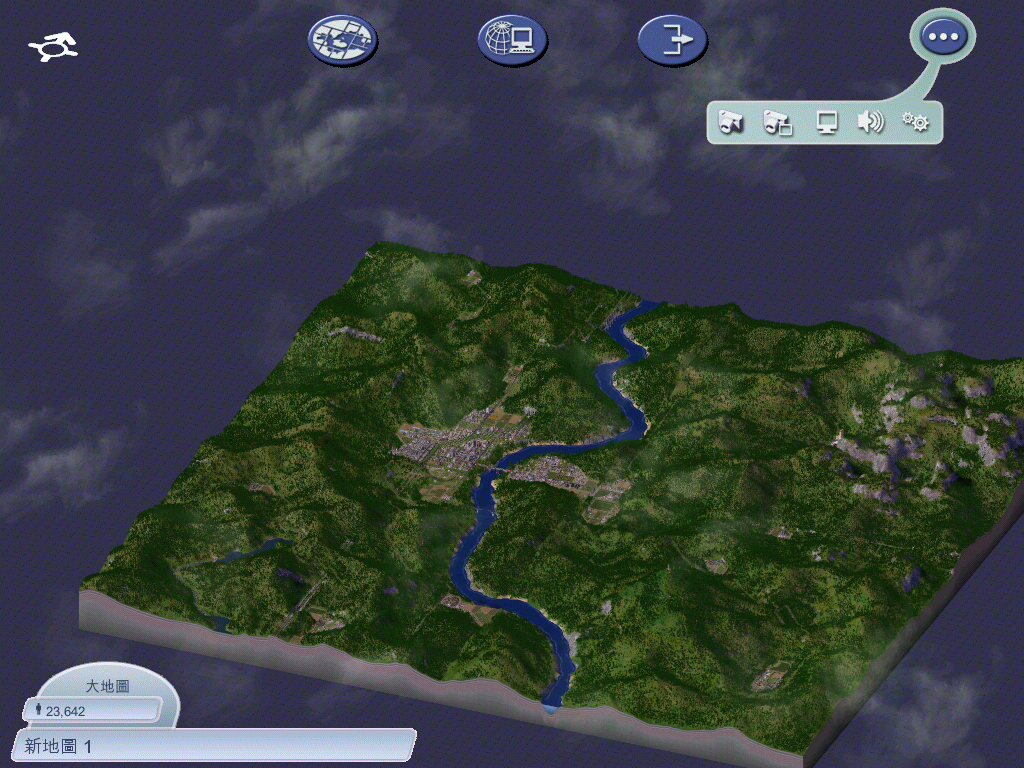
Task: Open the internet connection globe button
Action: [512, 40]
